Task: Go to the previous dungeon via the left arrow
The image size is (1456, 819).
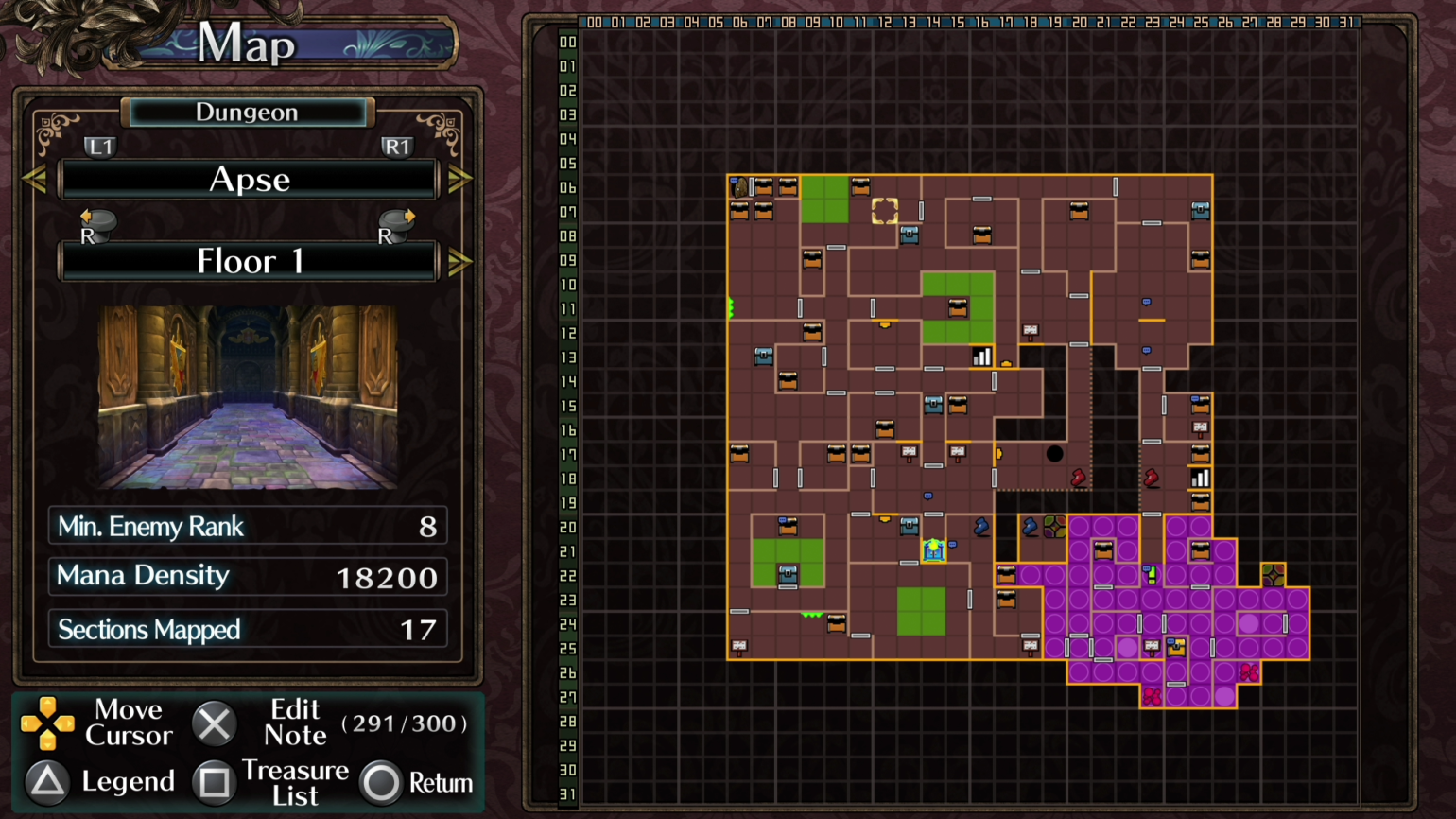Action: pos(35,179)
